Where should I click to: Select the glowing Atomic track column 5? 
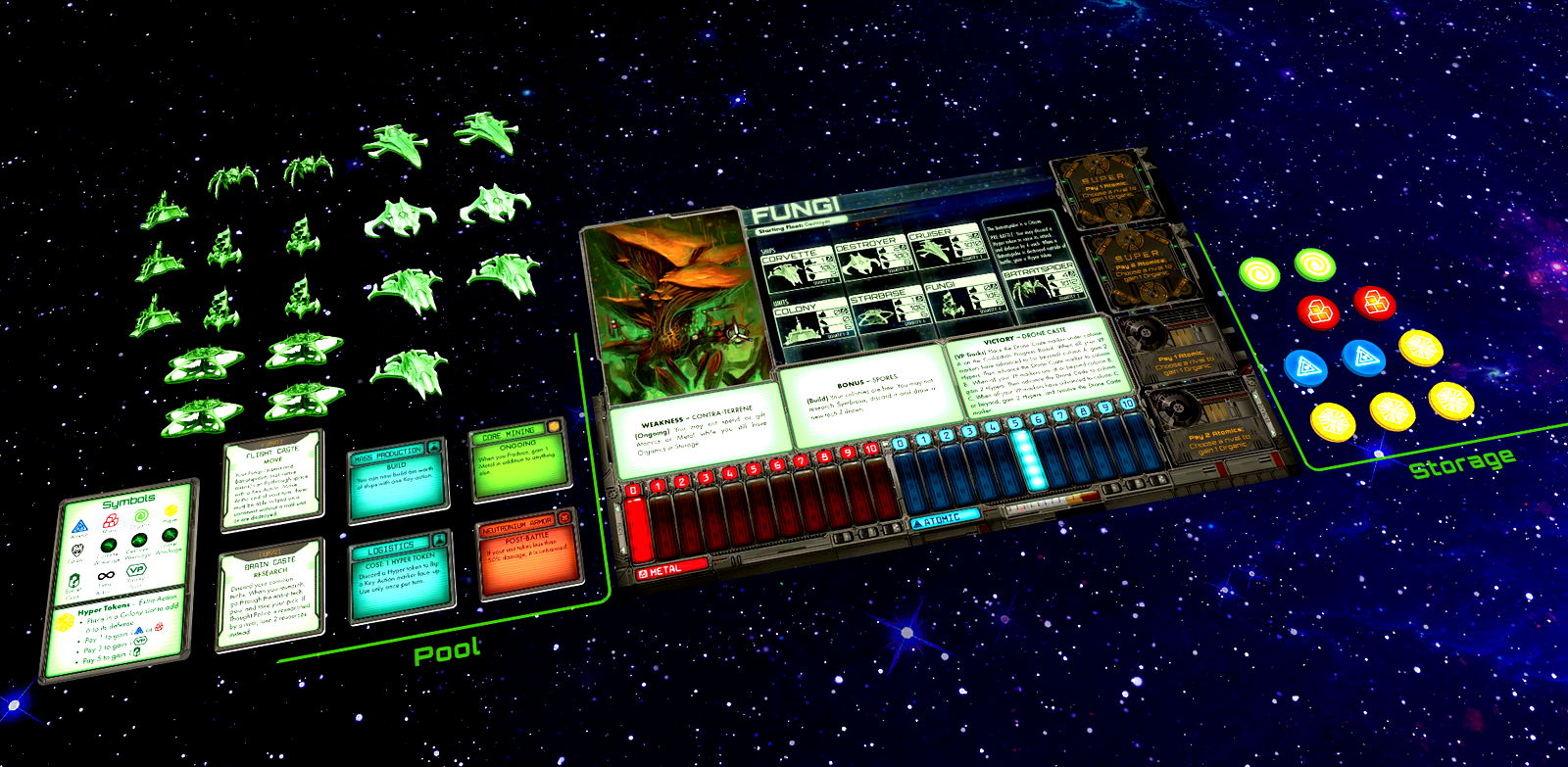[x=1024, y=458]
